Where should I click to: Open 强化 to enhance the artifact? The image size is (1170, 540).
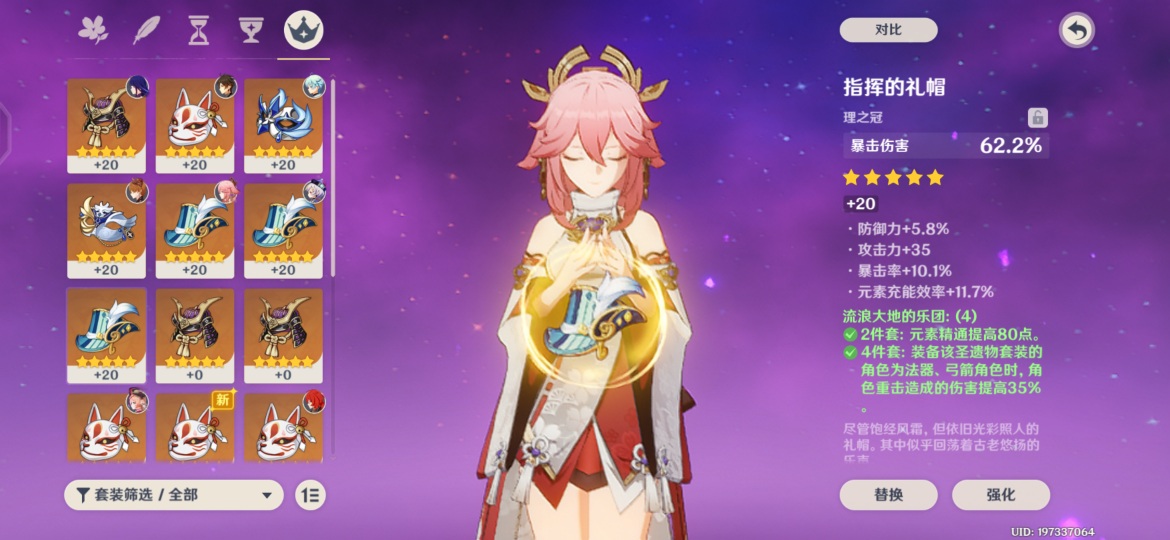click(1000, 494)
